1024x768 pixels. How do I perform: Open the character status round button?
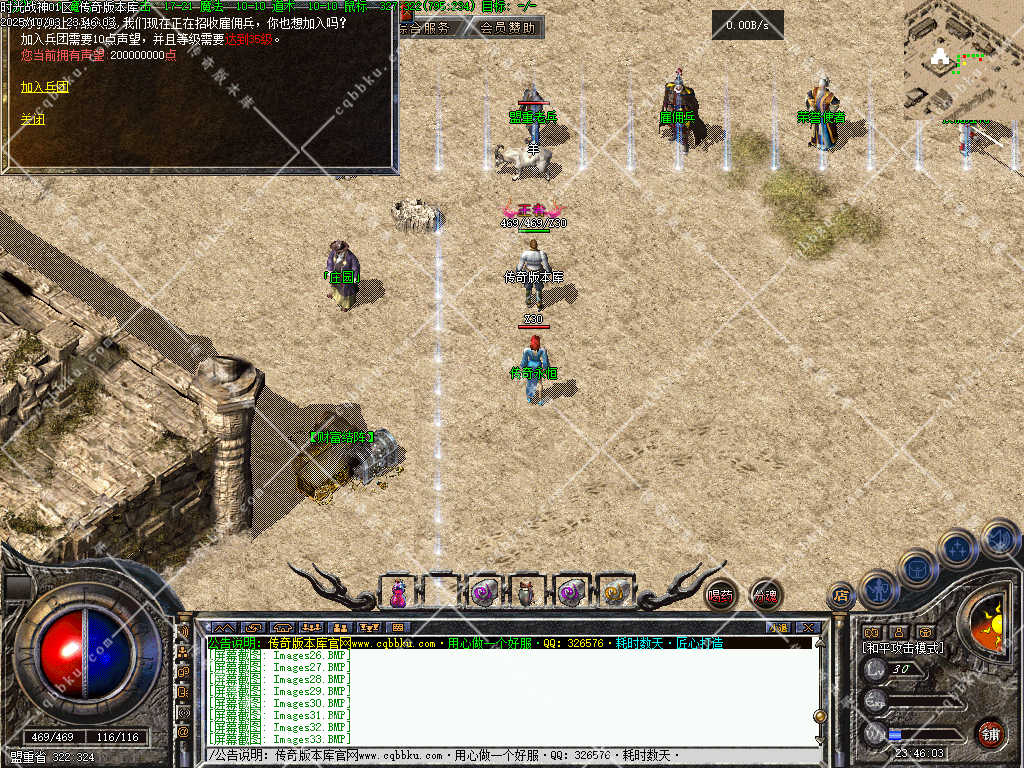point(879,588)
